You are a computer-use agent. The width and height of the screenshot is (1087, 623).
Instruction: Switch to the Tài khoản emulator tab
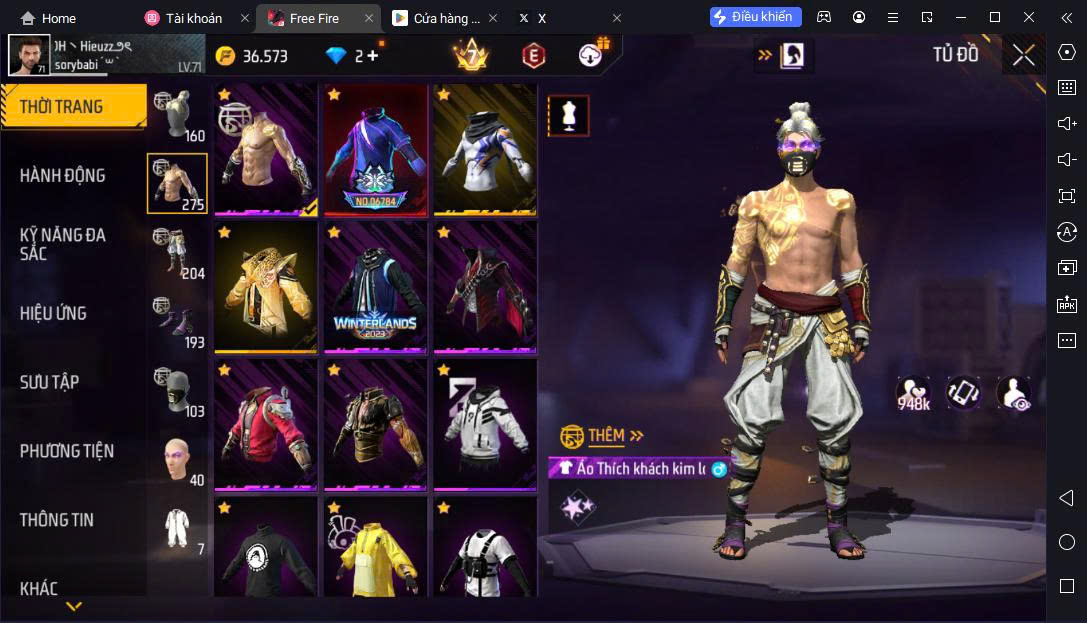tap(185, 18)
